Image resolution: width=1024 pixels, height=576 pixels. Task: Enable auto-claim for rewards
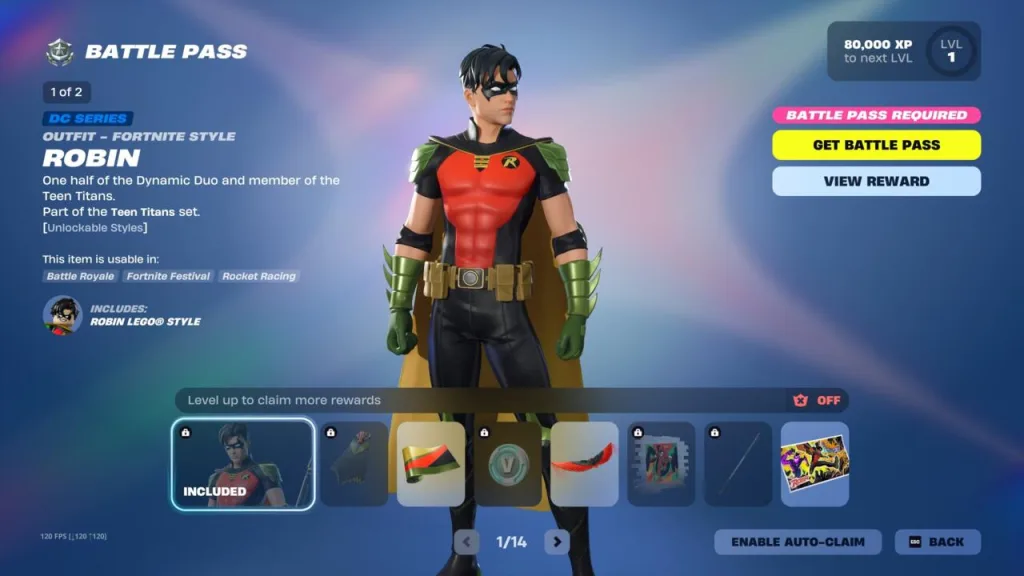click(797, 542)
